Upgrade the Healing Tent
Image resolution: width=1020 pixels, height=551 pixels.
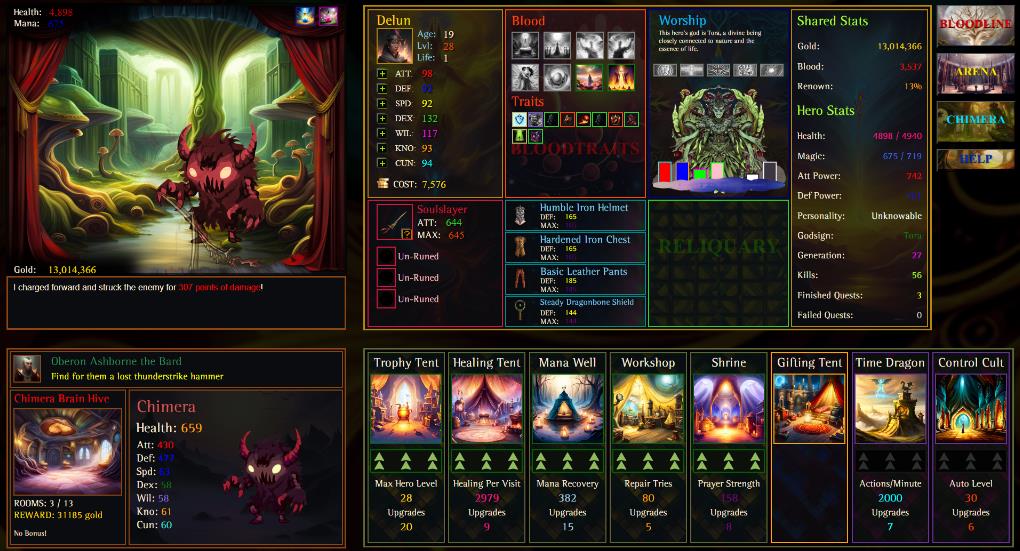pos(486,460)
